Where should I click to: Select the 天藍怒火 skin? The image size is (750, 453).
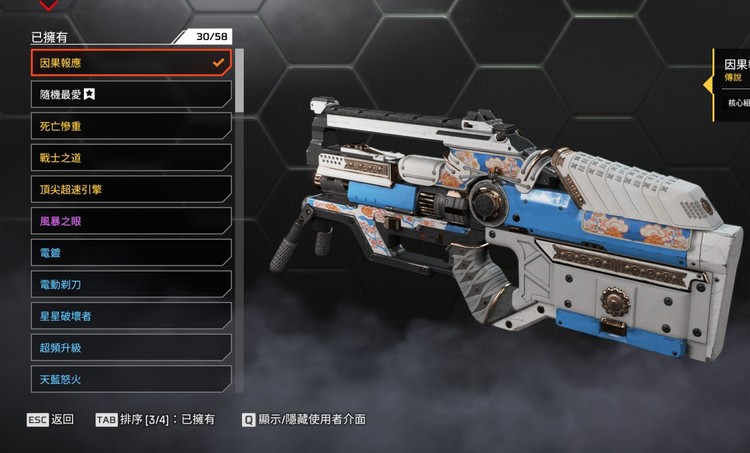(131, 379)
